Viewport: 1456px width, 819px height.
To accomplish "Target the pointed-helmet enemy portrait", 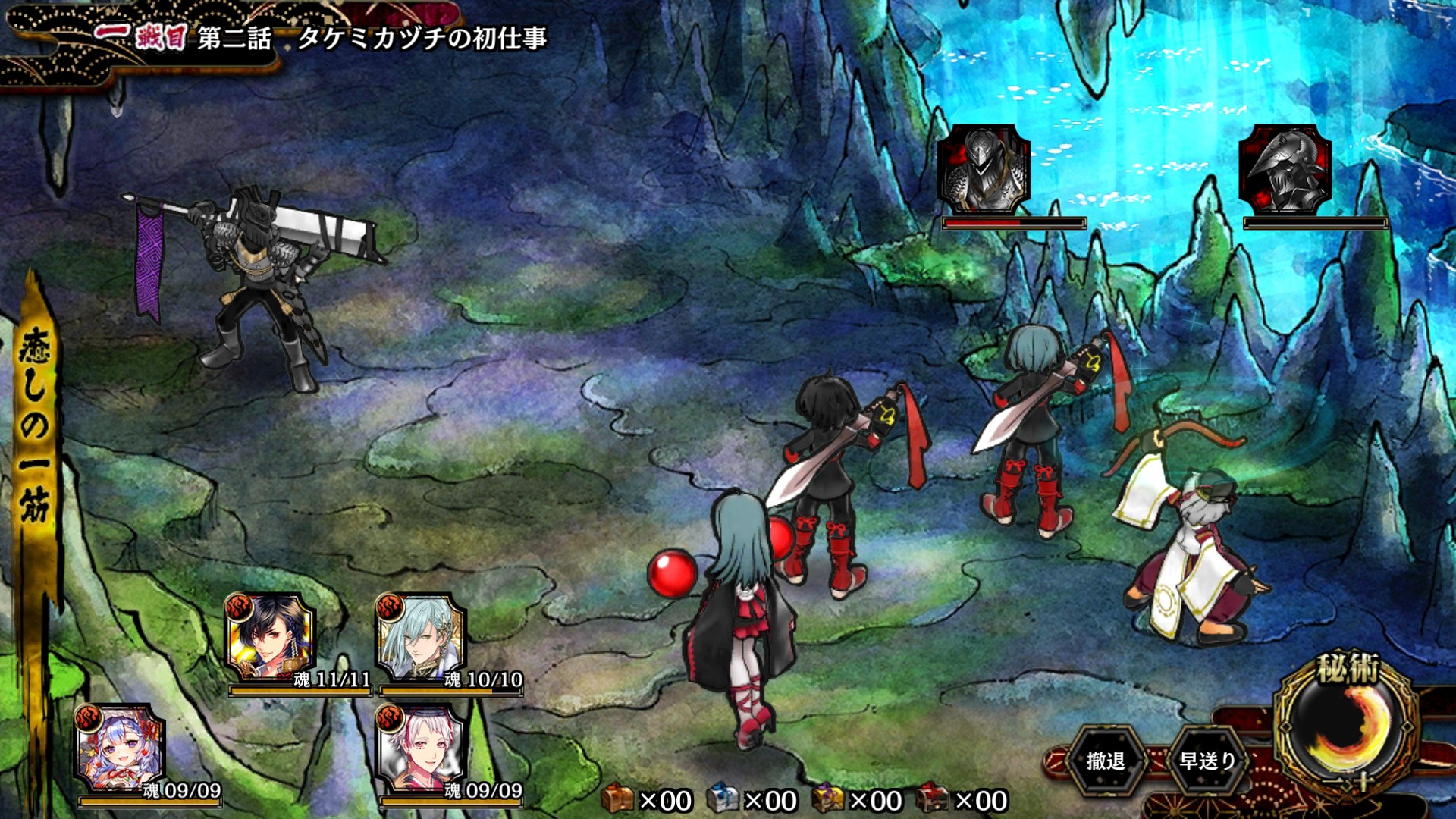I will click(1285, 171).
